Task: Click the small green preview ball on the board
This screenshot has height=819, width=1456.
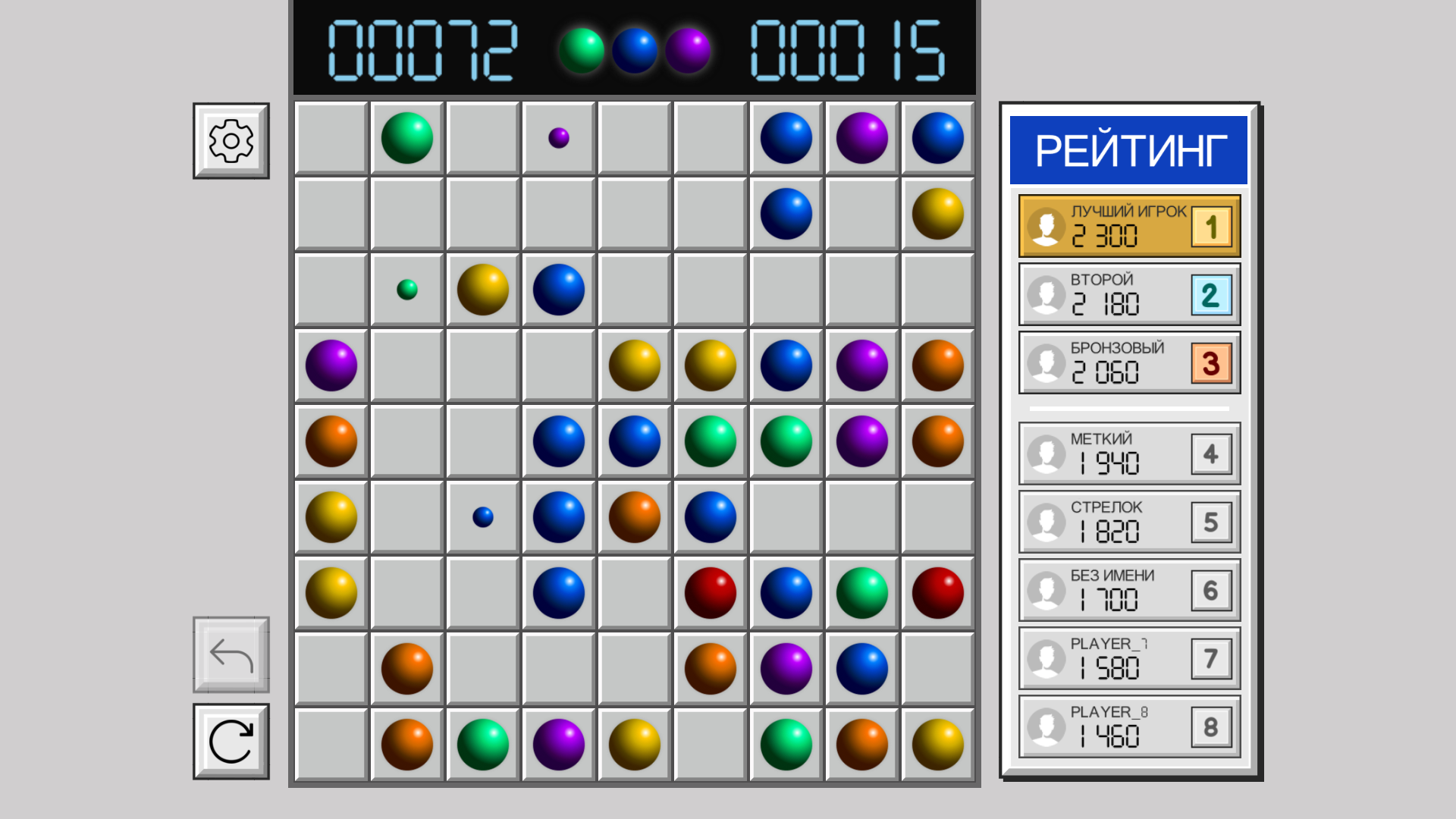Action: [406, 289]
